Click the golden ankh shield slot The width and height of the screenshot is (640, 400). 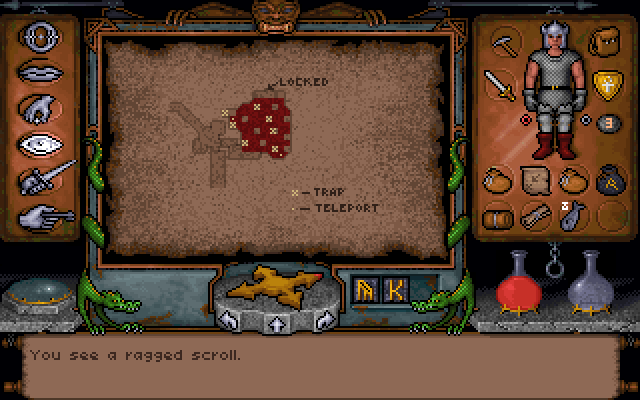click(x=605, y=84)
